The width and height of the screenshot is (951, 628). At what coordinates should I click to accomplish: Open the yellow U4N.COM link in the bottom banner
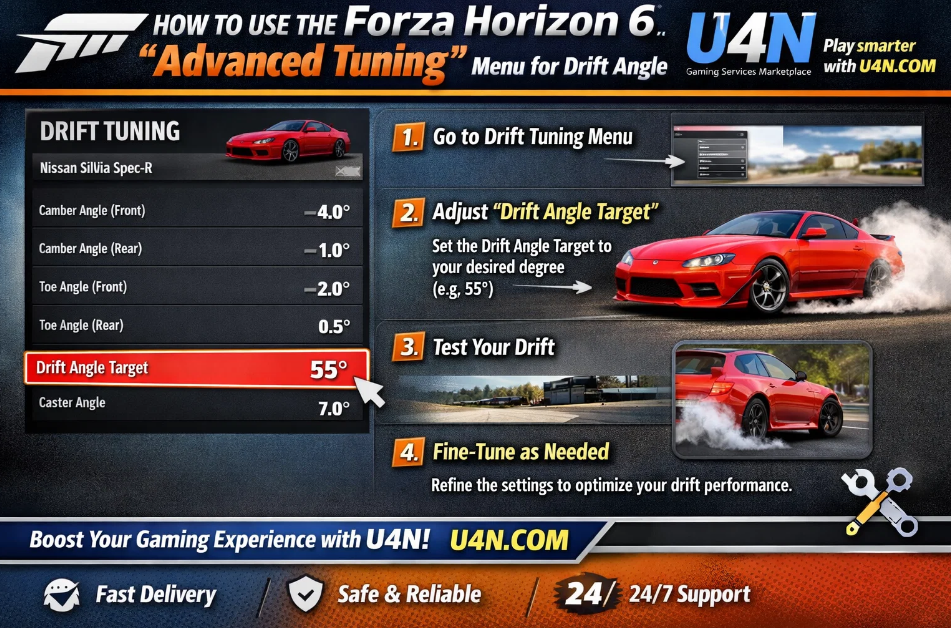(x=509, y=541)
